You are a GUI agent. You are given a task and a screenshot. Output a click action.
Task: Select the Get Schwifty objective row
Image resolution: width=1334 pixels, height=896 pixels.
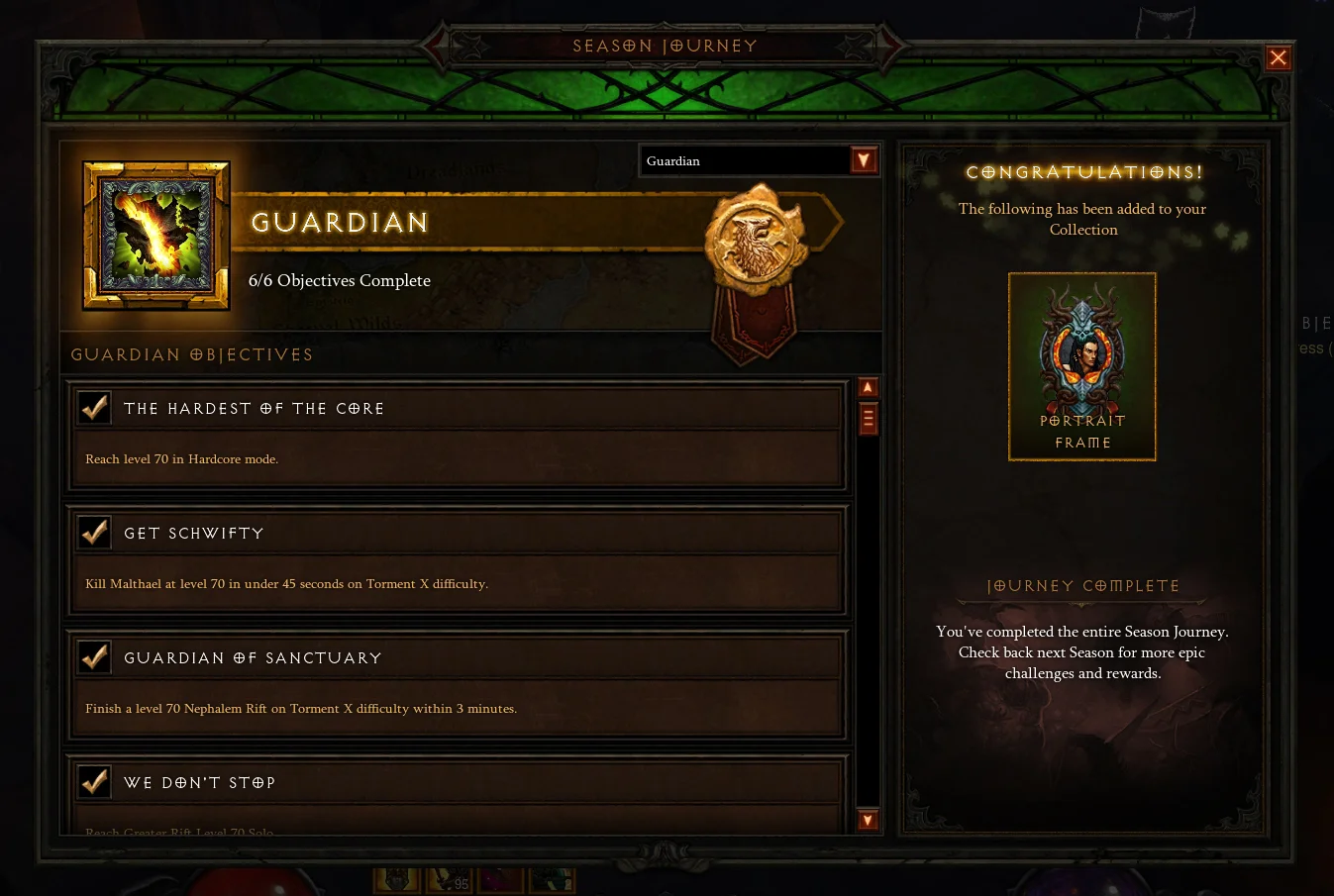point(458,559)
